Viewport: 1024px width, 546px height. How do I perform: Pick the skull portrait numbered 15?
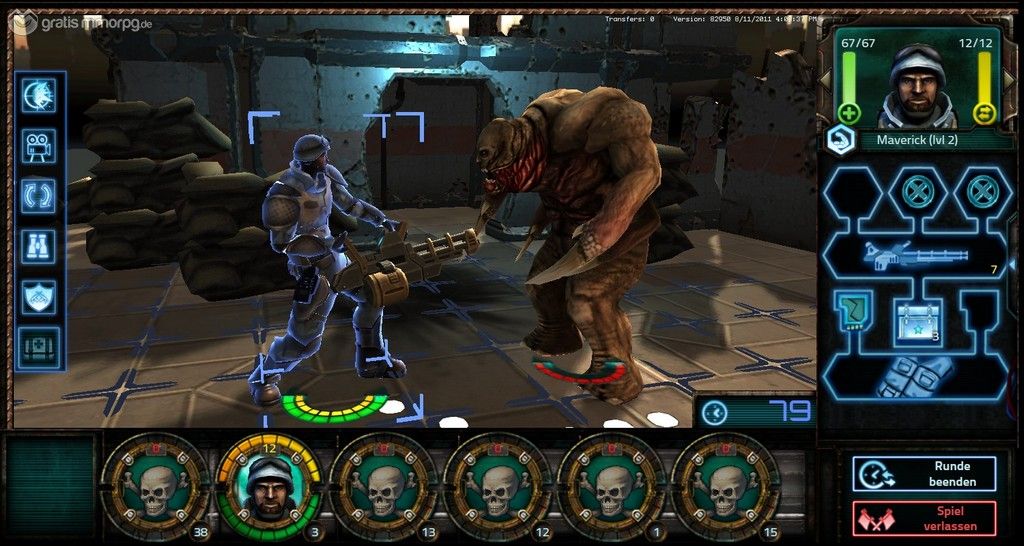click(725, 487)
